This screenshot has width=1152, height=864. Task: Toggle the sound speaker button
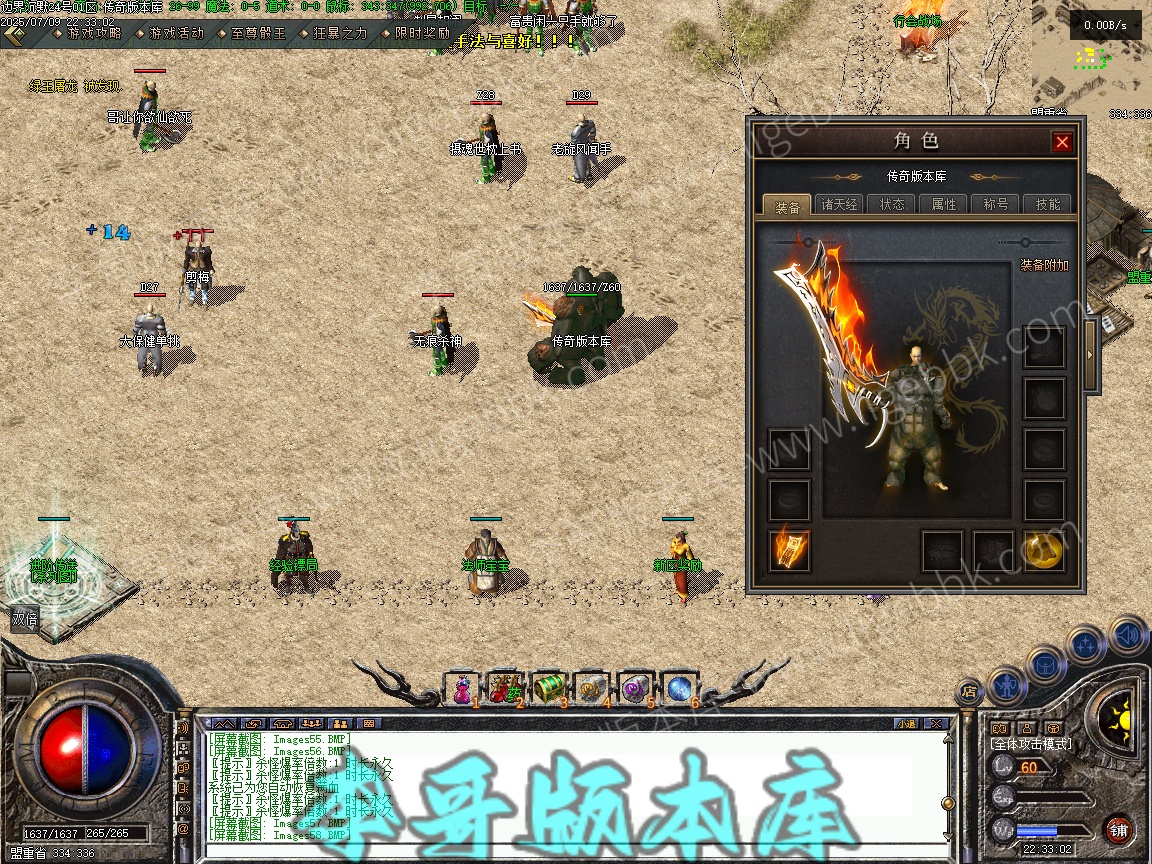click(x=1128, y=634)
